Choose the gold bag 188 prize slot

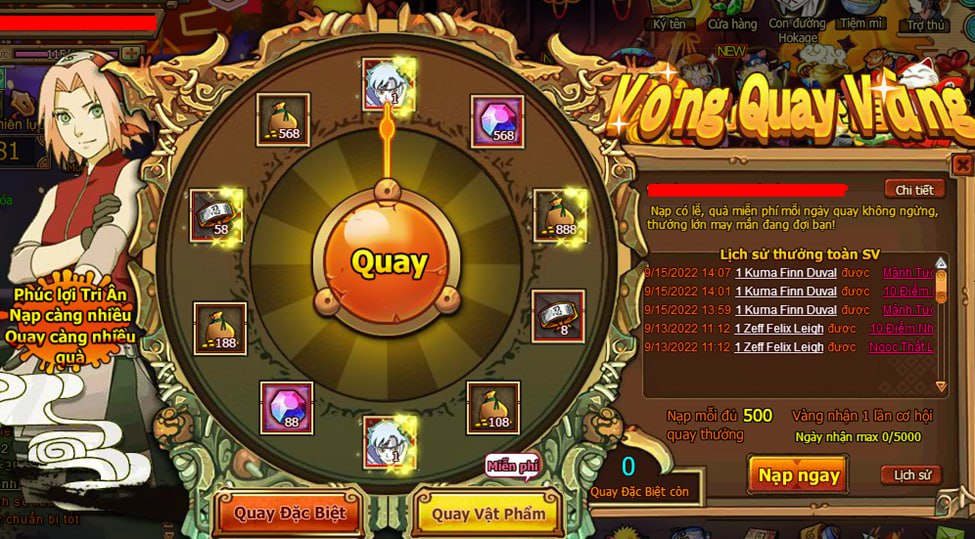click(x=220, y=328)
